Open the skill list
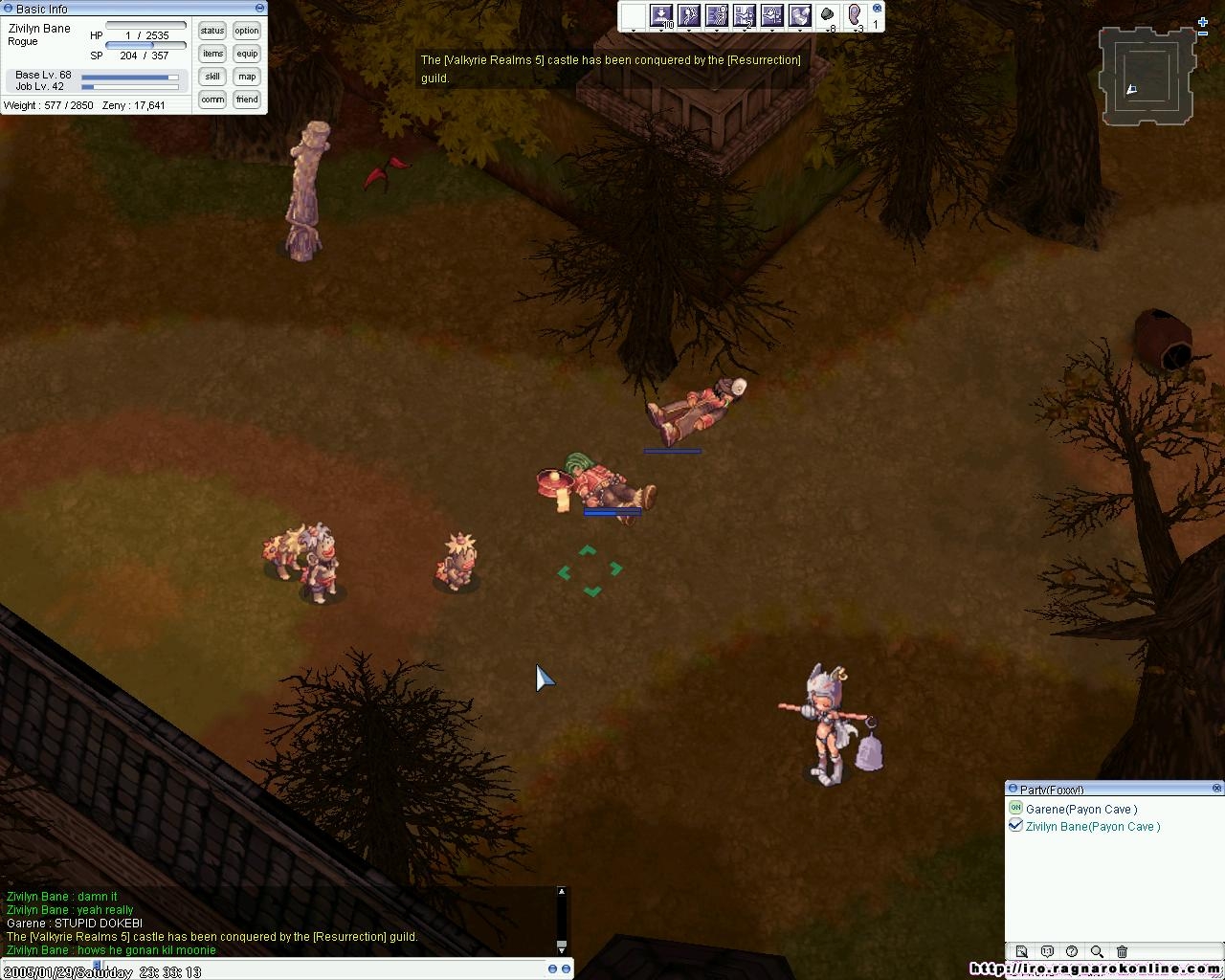Viewport: 1225px width, 980px height. pos(212,77)
